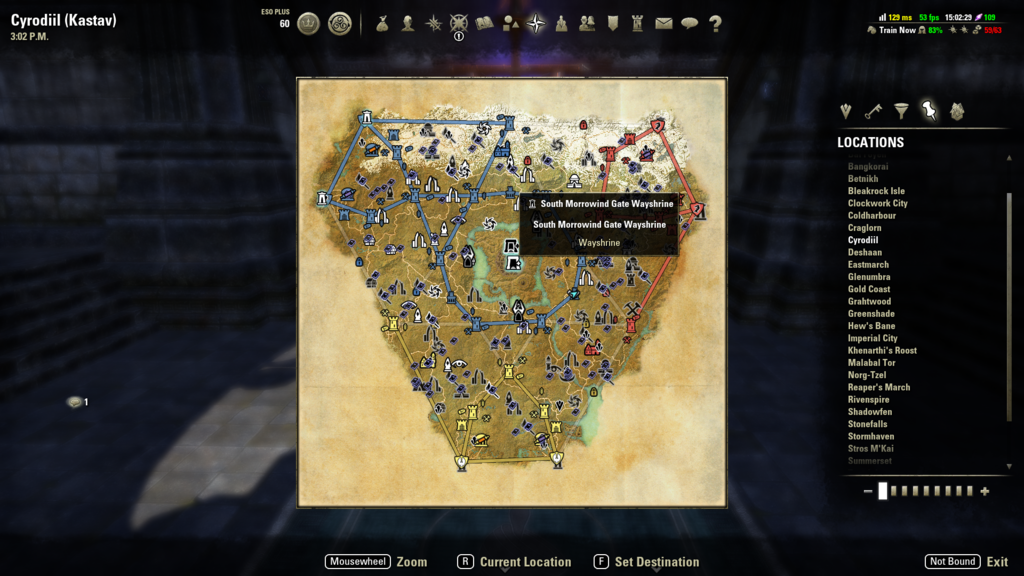The image size is (1024, 576).
Task: Open the quests arrowhead tab
Action: [846, 111]
